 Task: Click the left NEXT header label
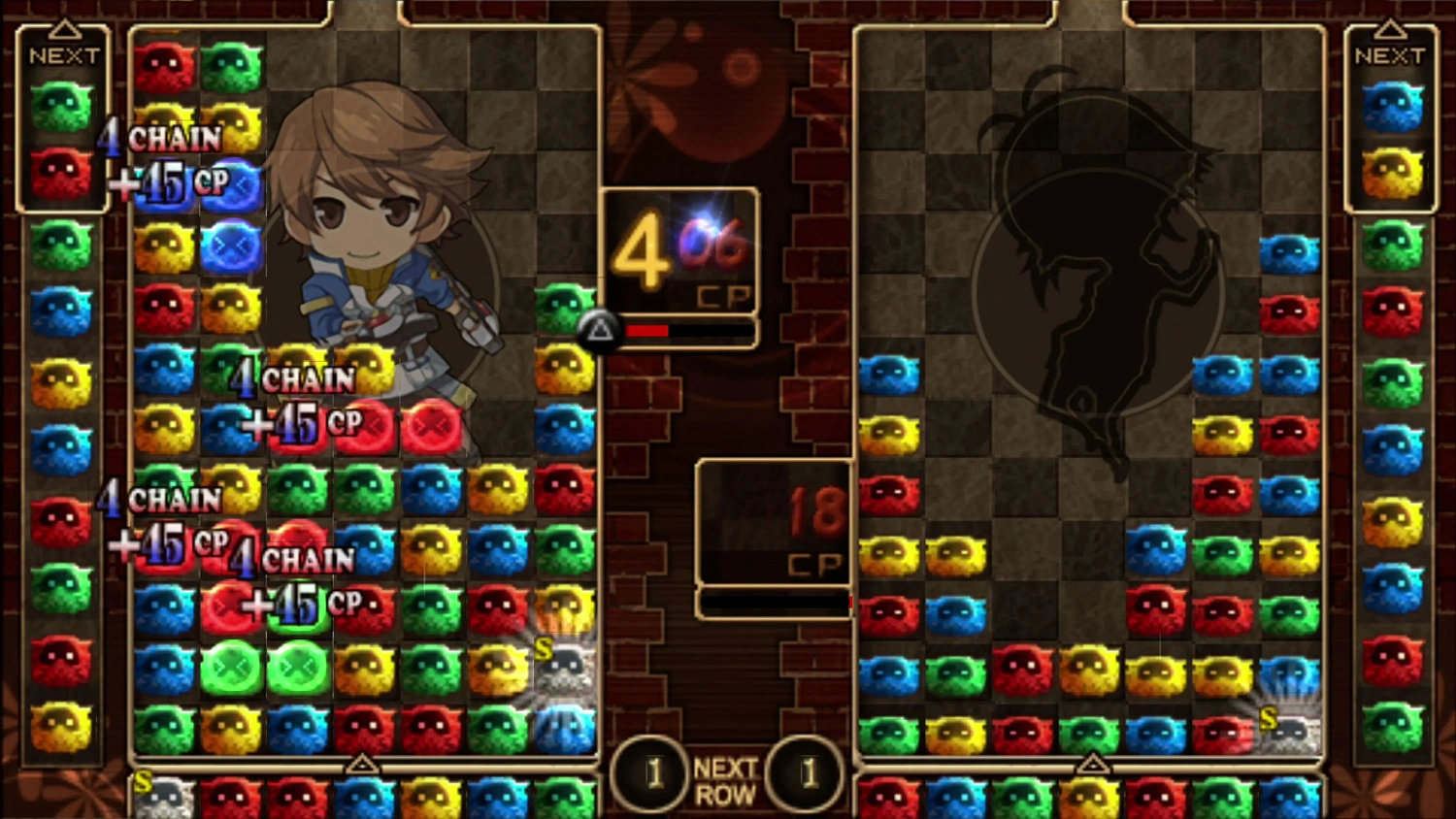pos(65,55)
